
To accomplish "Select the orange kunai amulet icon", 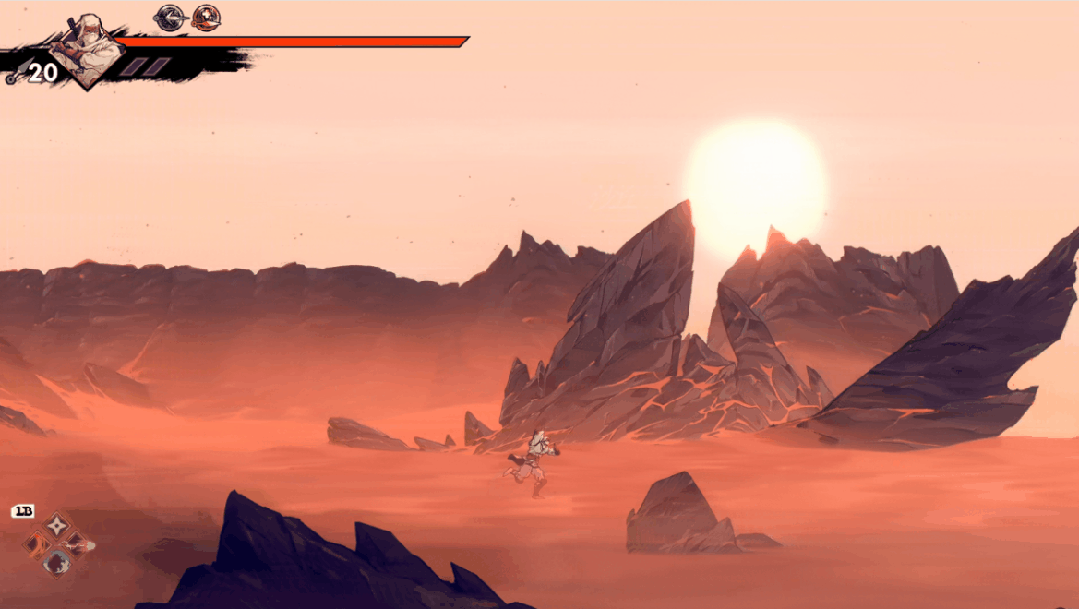I will tap(206, 17).
